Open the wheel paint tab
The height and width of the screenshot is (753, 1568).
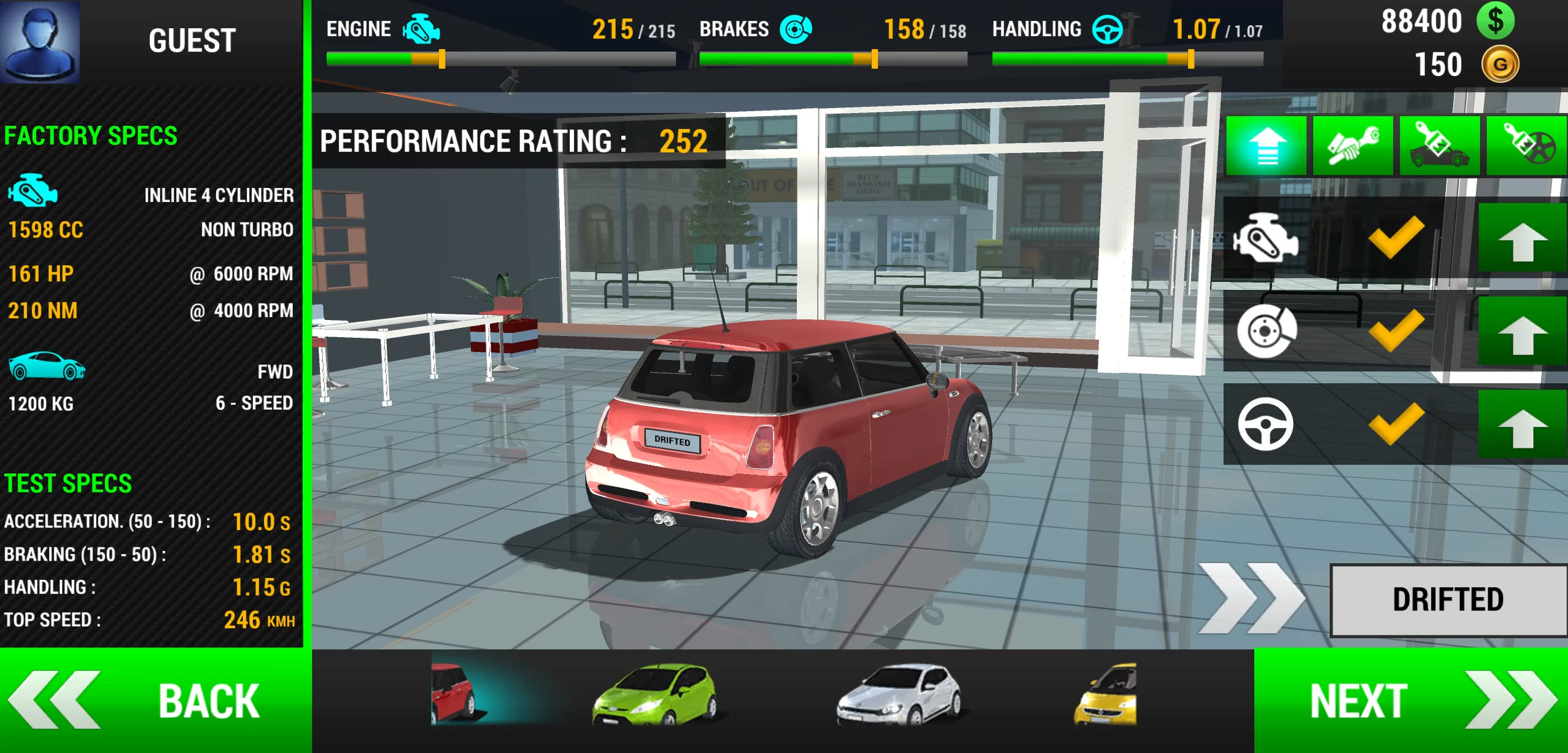tap(1527, 146)
